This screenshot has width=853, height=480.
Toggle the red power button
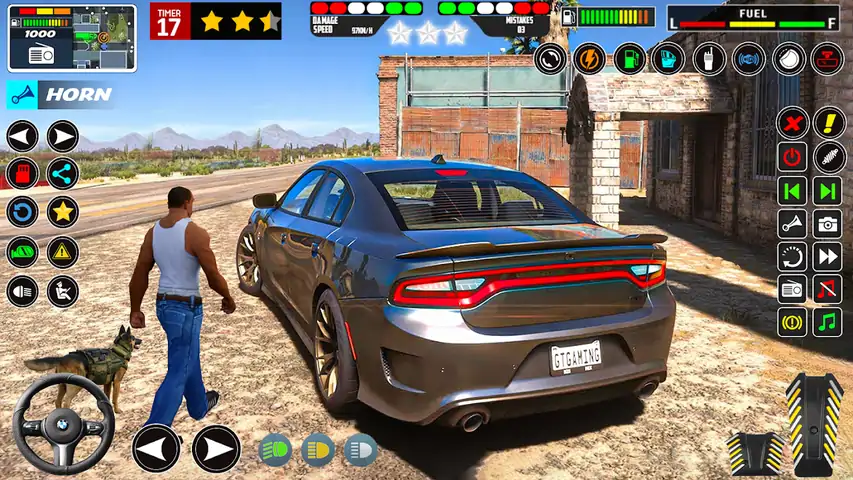[793, 157]
